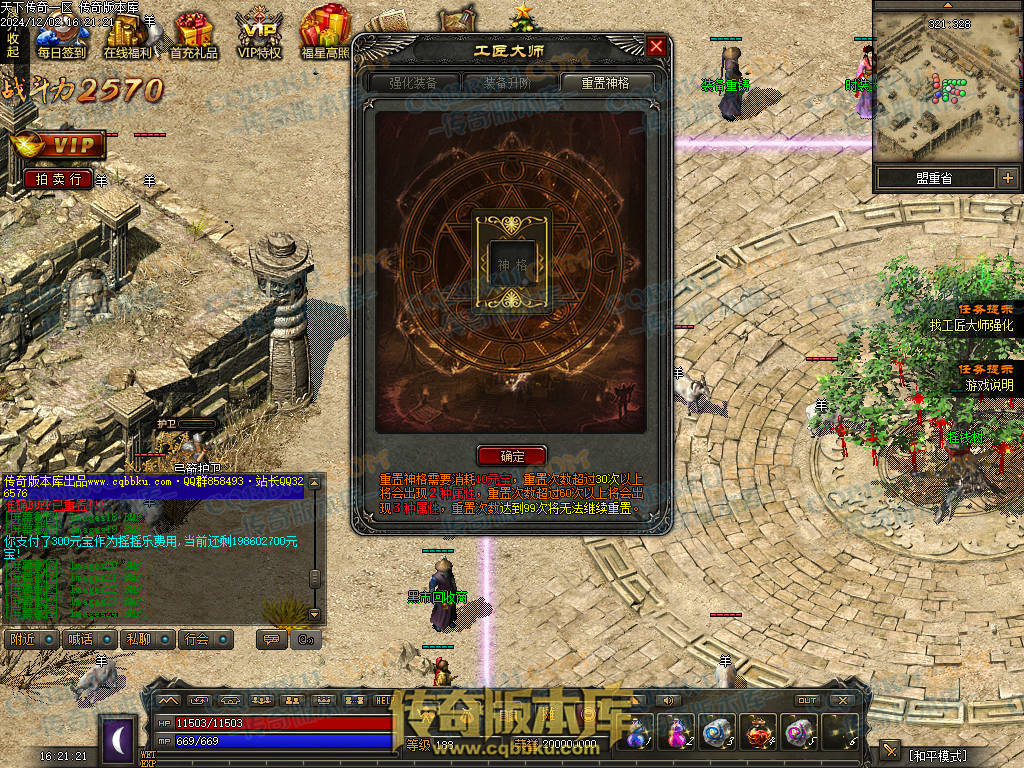Click the OUT button on the bottom bar
The image size is (1024, 768).
pos(806,700)
